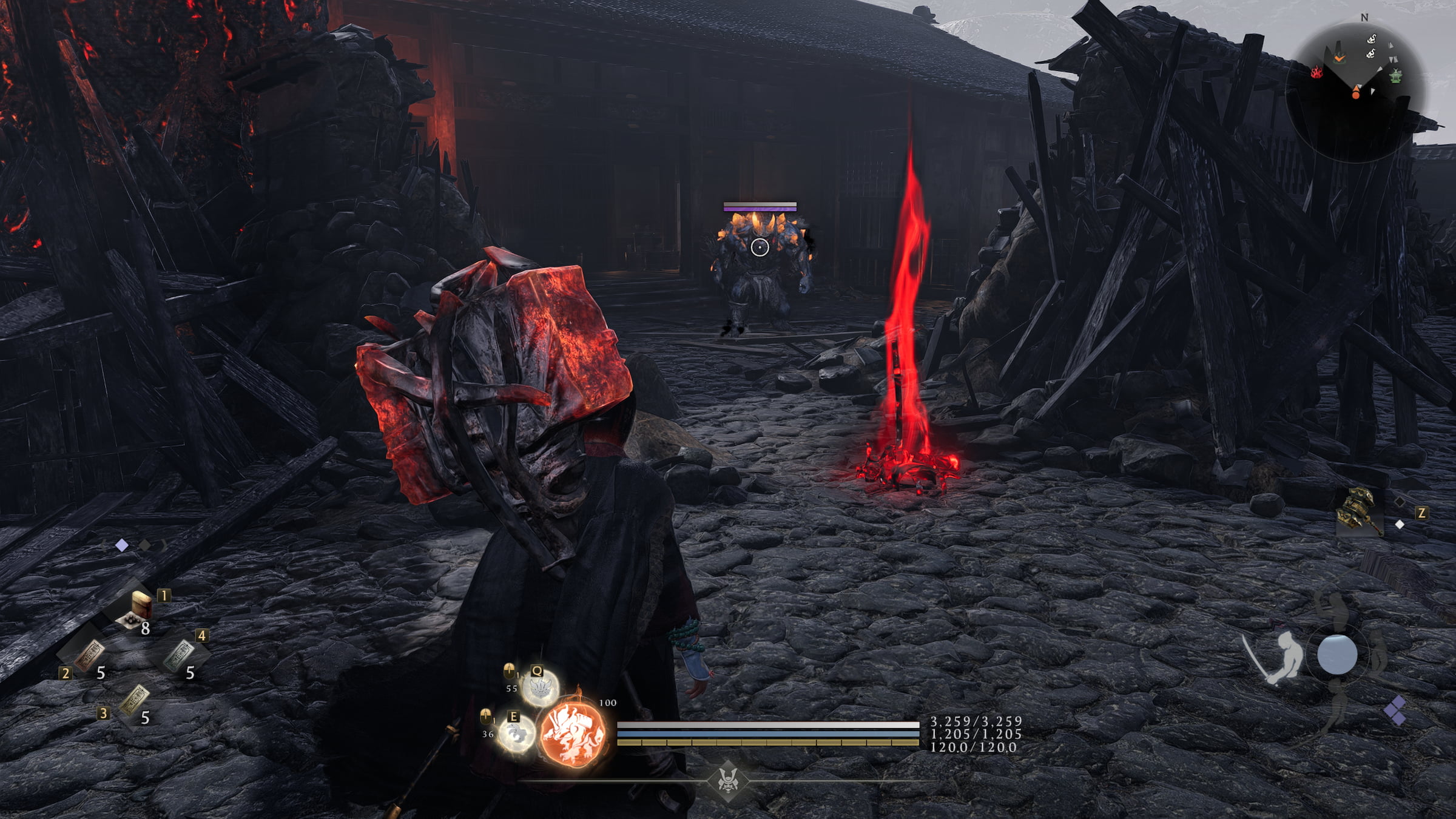Click the pale blue stance center orb

click(x=1337, y=655)
